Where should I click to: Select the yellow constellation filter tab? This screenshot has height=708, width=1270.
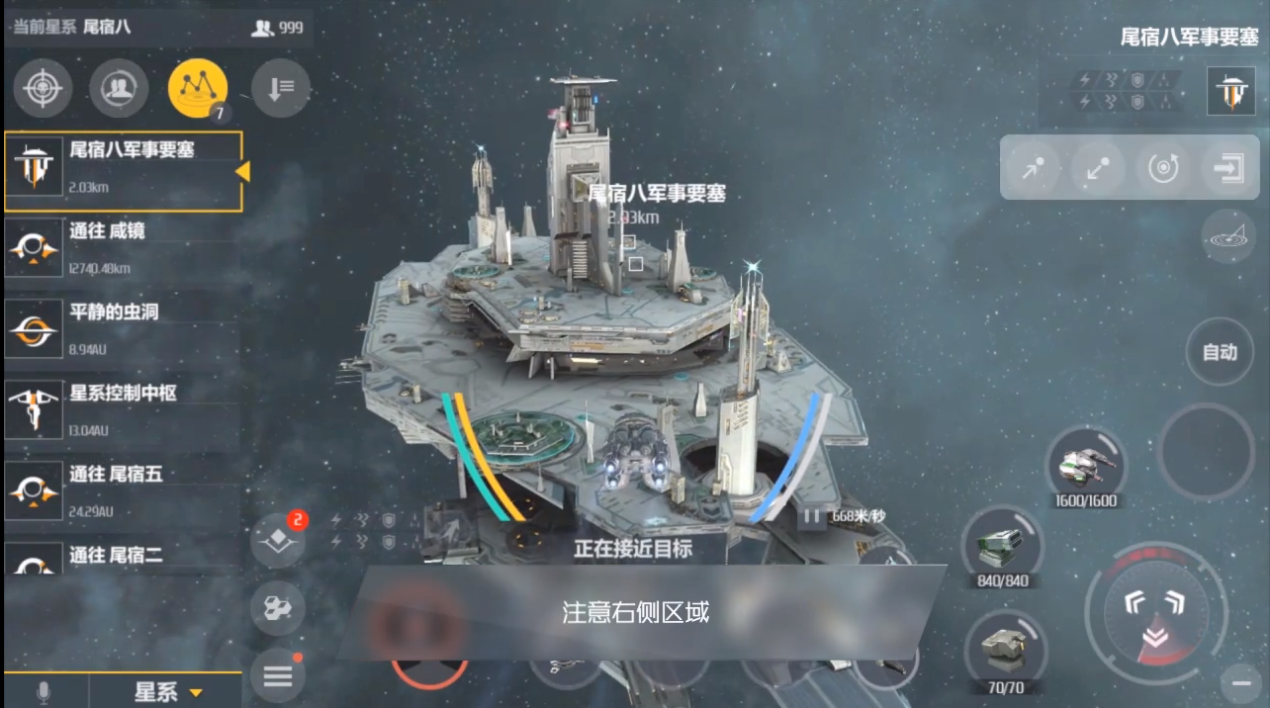click(197, 88)
